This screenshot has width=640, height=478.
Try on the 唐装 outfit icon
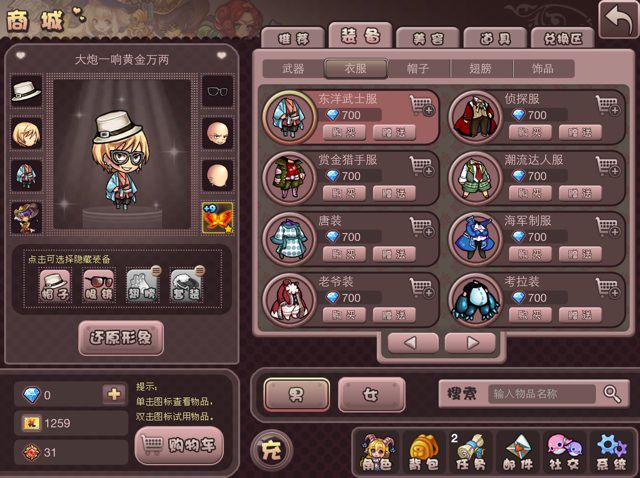pos(284,238)
